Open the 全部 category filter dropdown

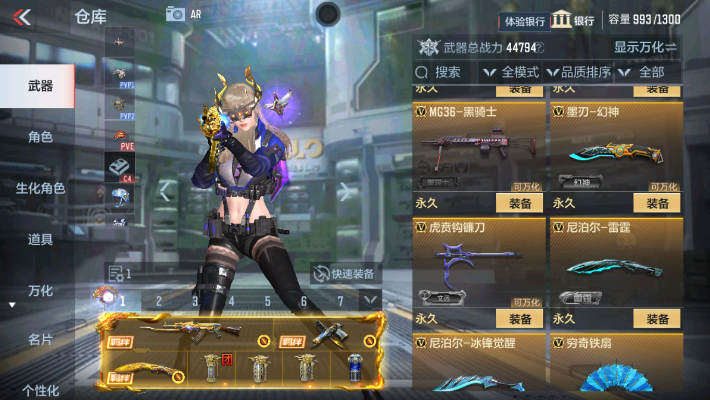(x=644, y=72)
